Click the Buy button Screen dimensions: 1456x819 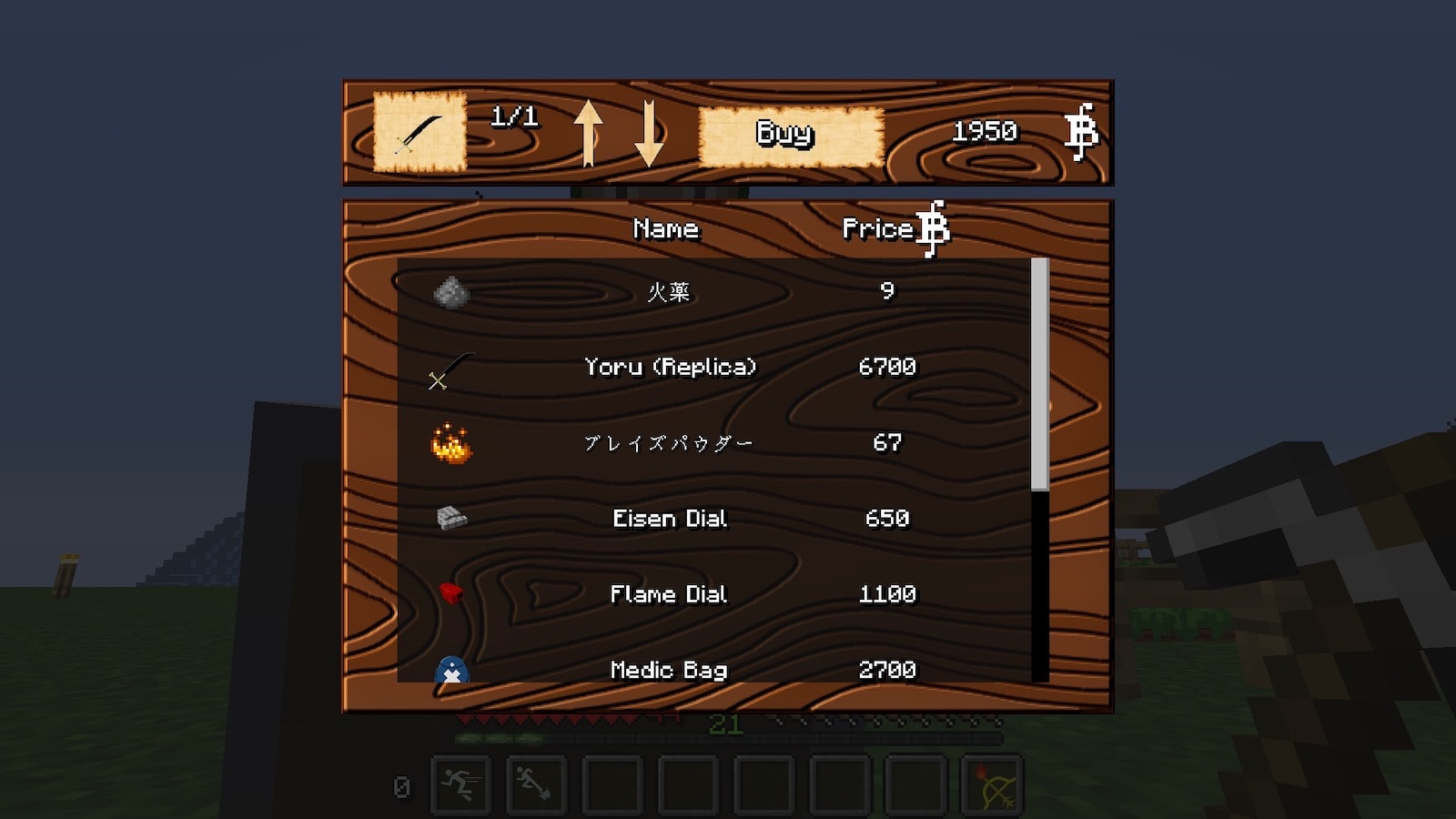point(790,135)
